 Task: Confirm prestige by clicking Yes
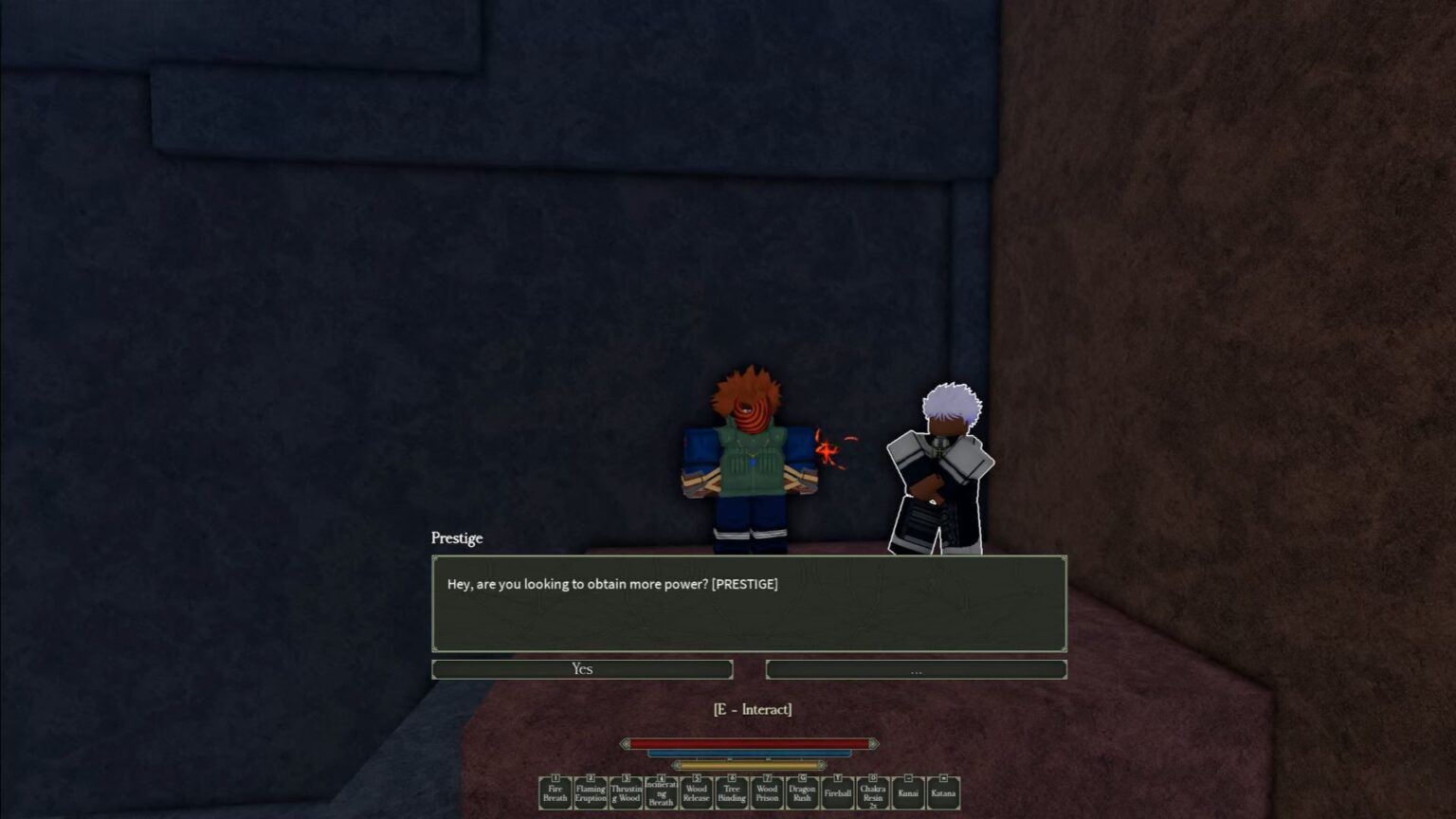(582, 669)
